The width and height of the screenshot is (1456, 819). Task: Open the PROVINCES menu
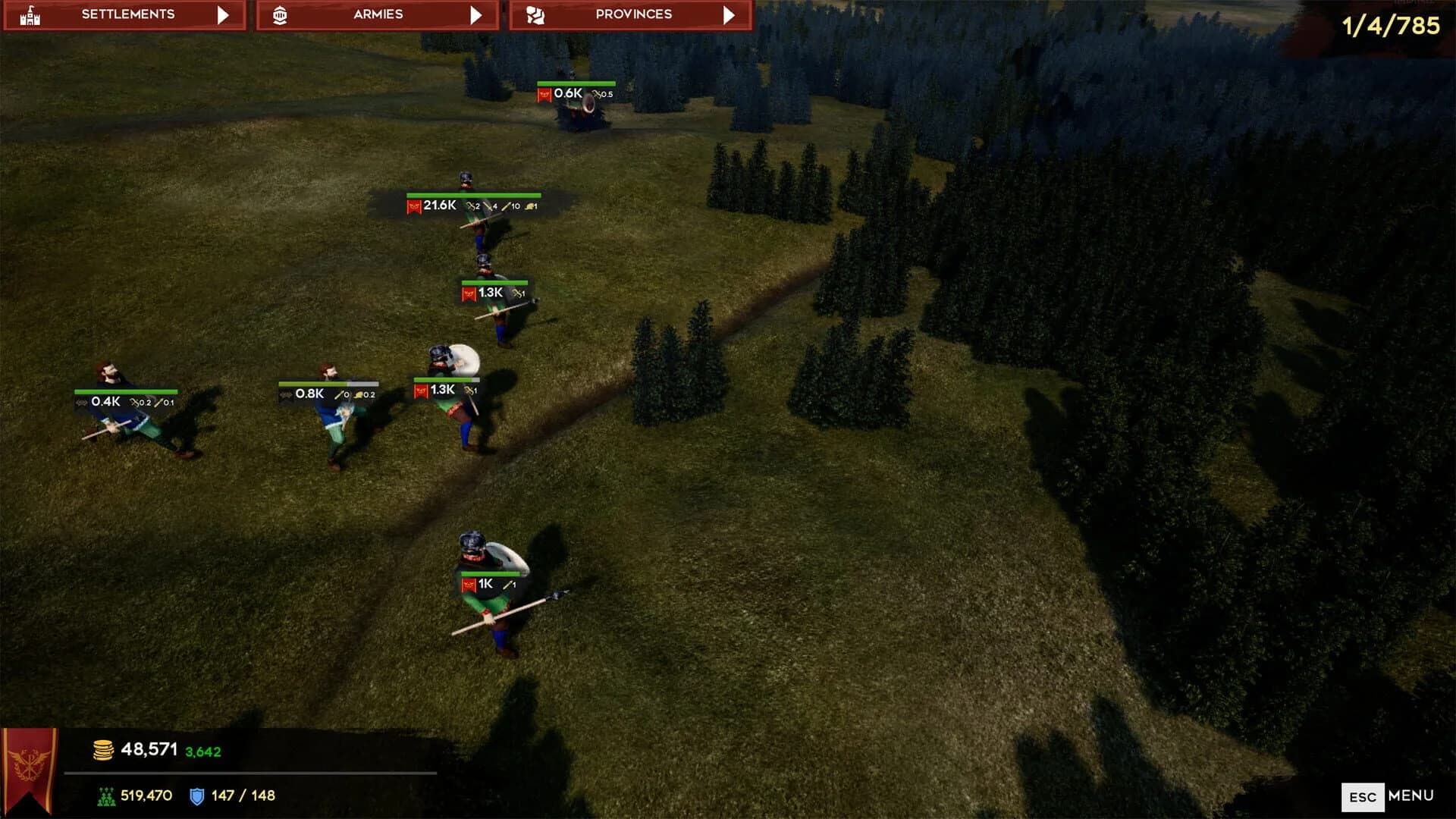click(633, 13)
